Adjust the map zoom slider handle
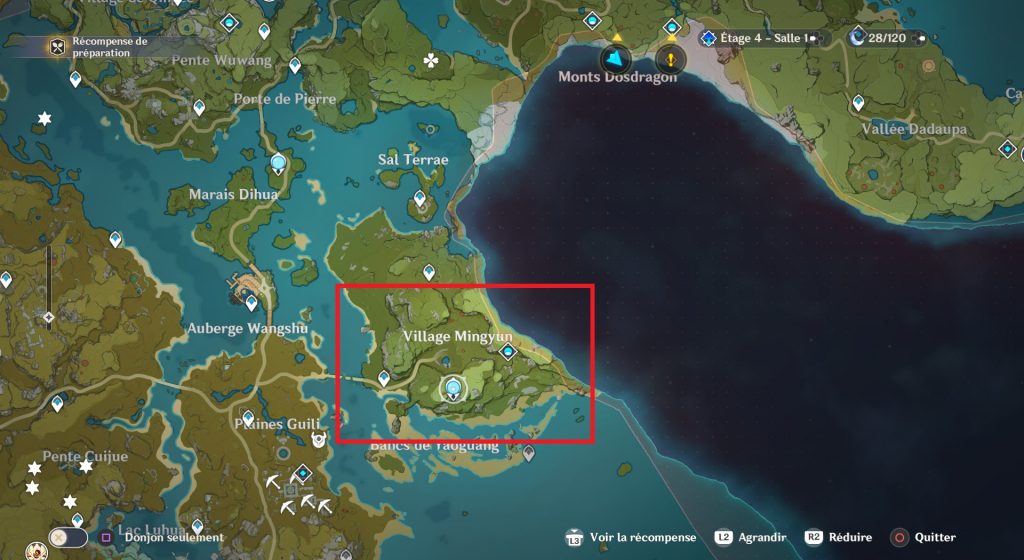Screen dimensions: 1024x560 pos(48,317)
